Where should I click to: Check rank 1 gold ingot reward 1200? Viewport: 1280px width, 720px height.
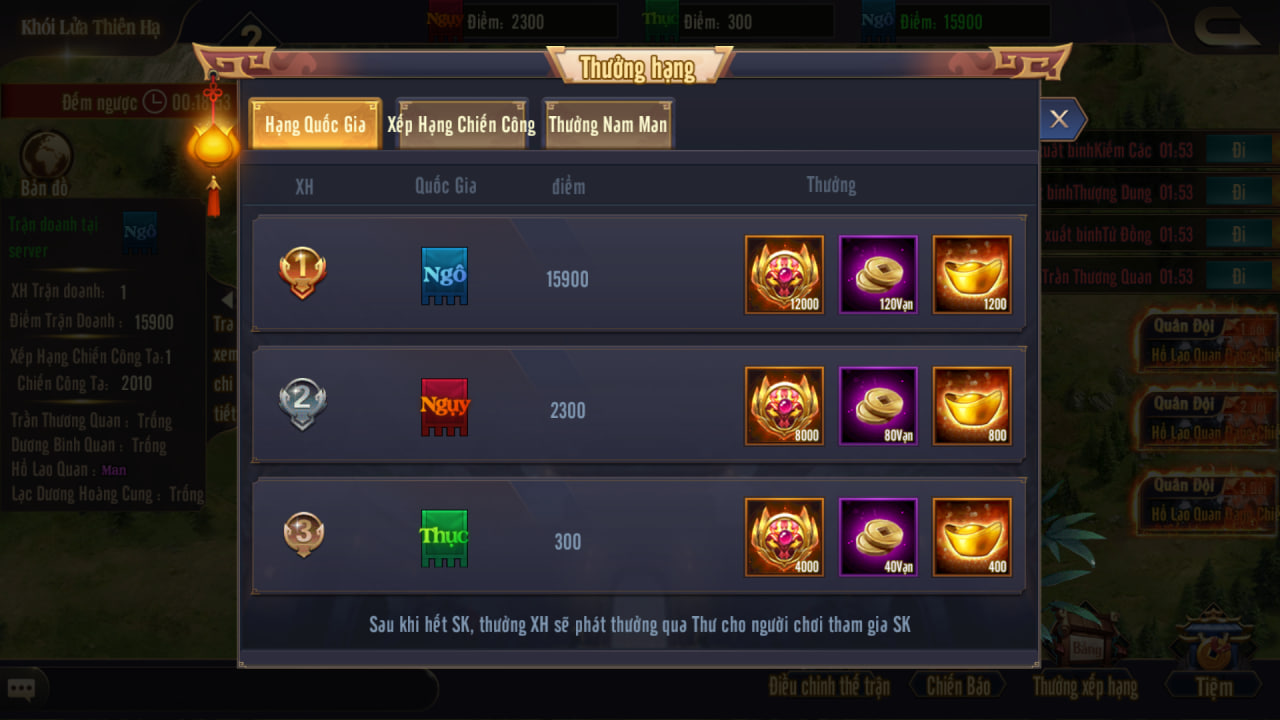click(972, 275)
